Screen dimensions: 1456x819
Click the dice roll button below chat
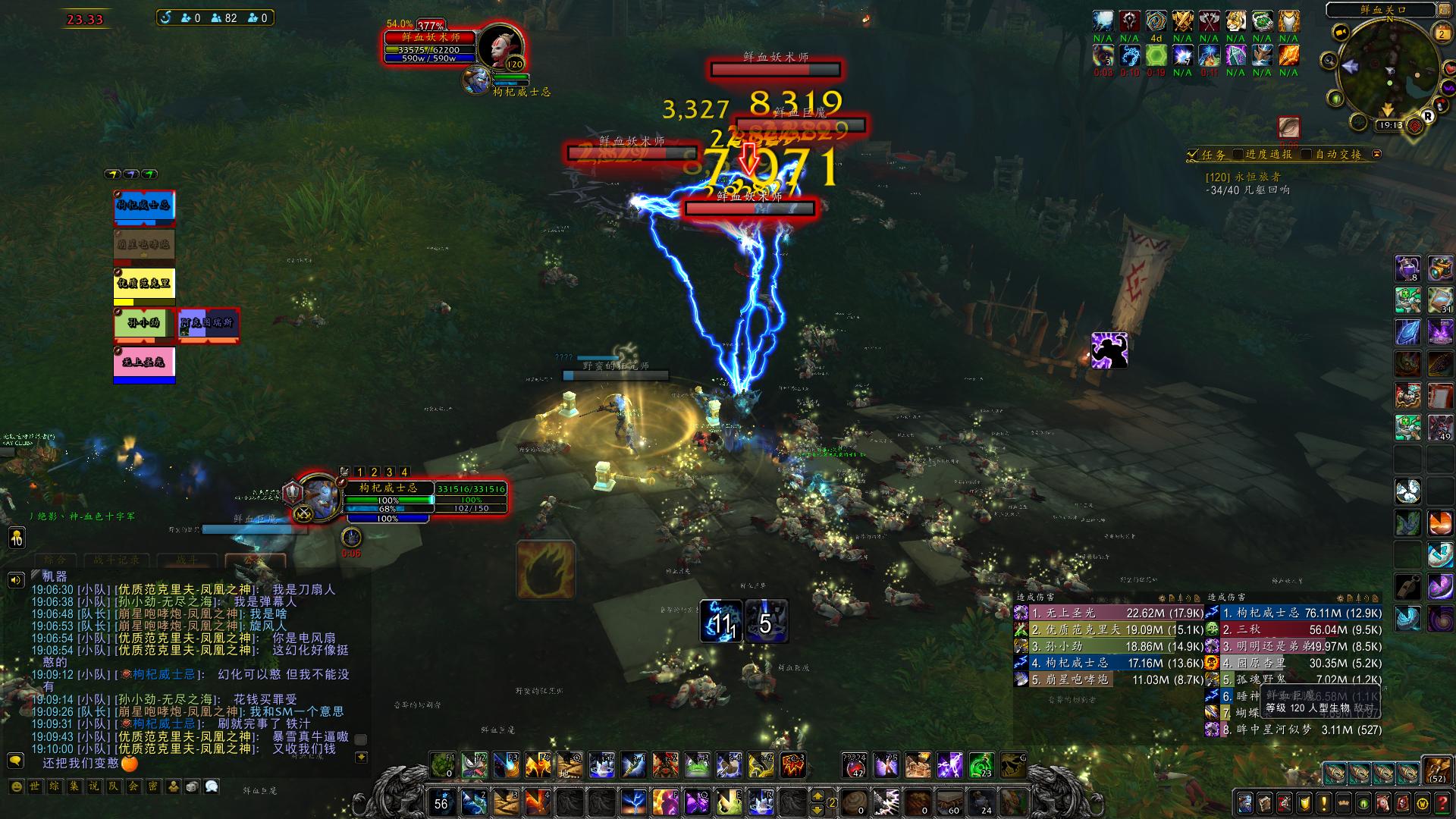pyautogui.click(x=193, y=786)
